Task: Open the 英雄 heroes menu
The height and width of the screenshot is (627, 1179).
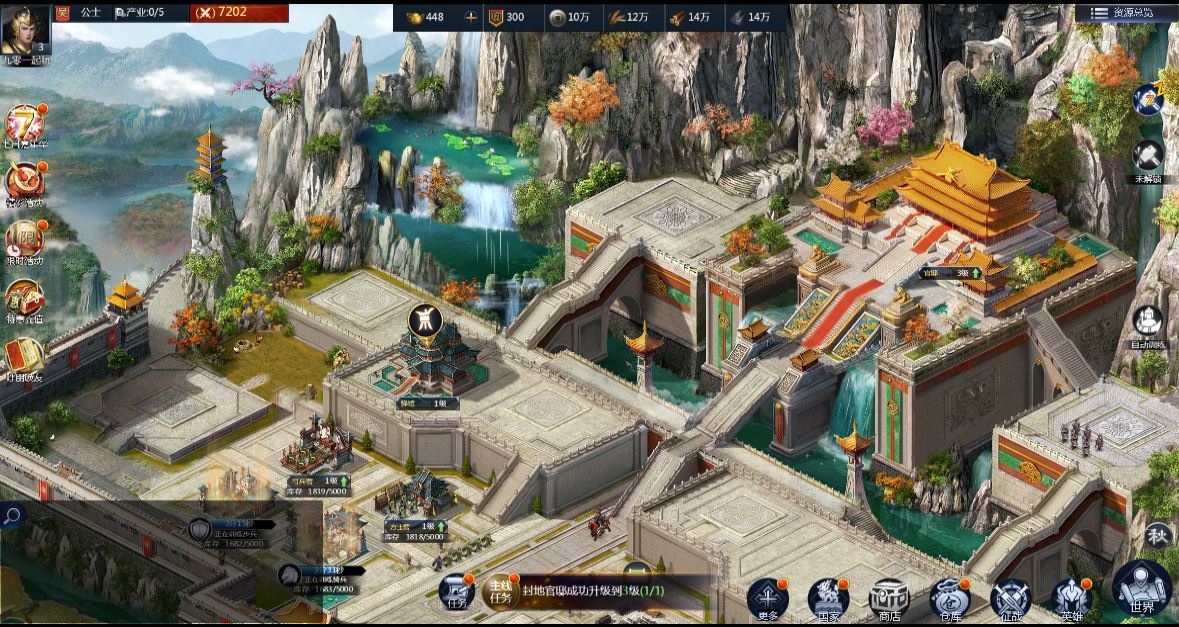Action: (x=1072, y=598)
